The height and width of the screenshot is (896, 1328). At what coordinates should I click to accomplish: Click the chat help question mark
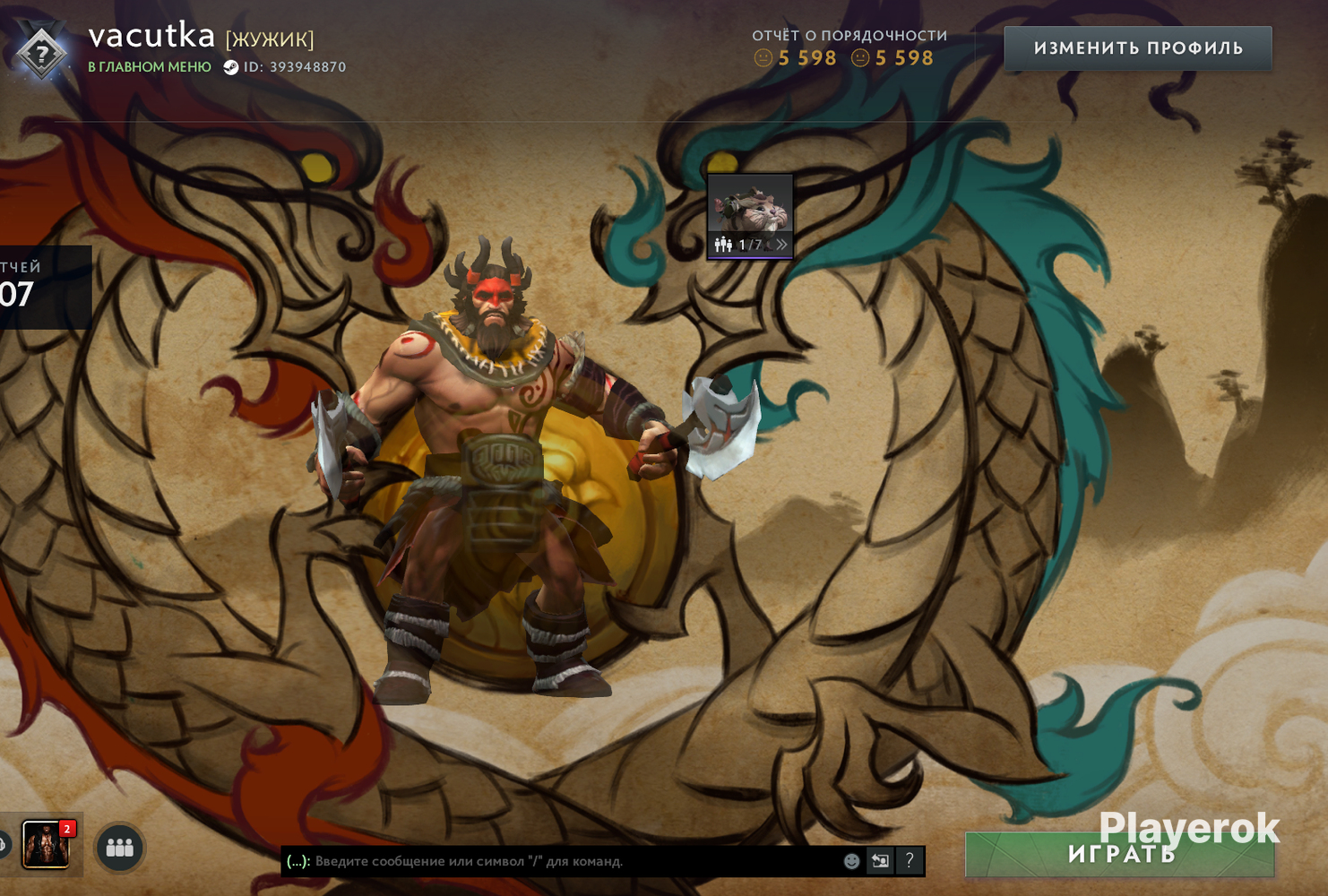tap(910, 861)
